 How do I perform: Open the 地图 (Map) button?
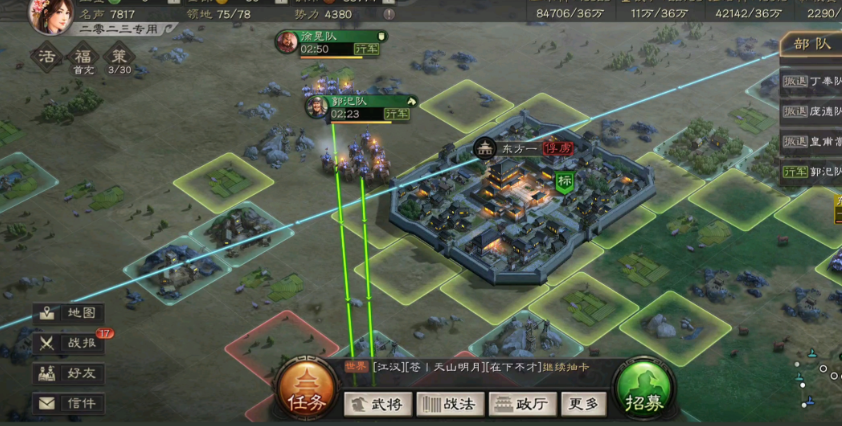(x=70, y=313)
